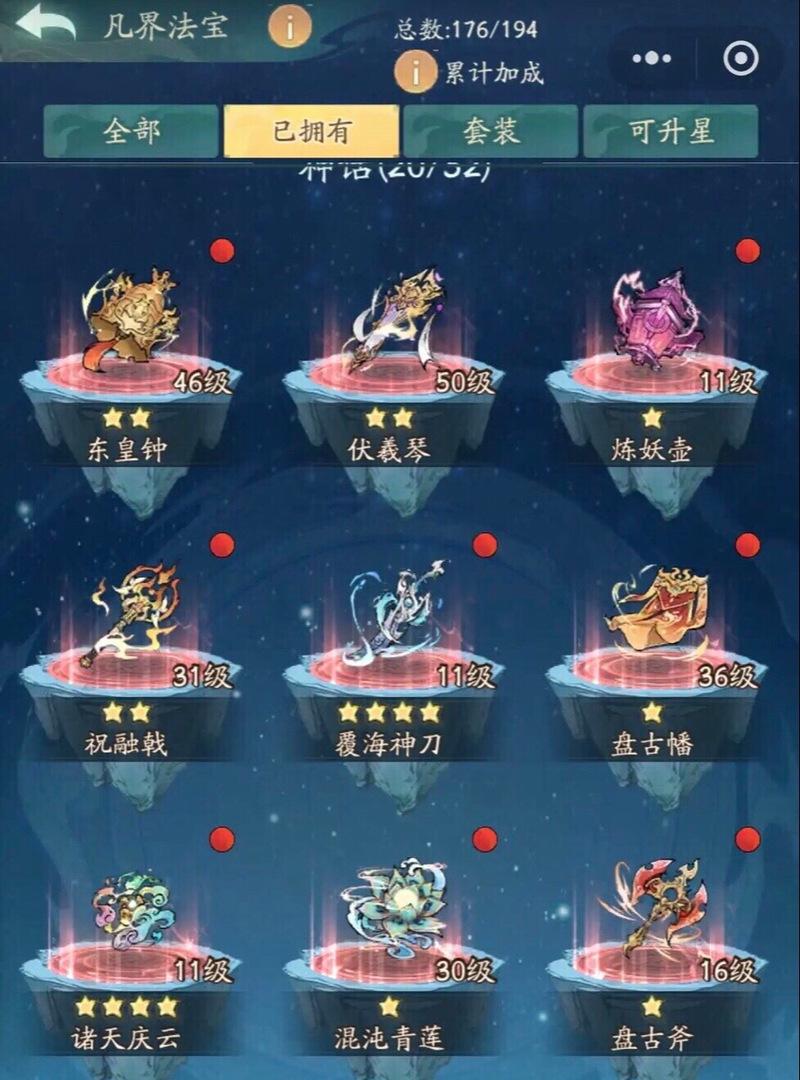Open info next to 凡界法宝 title
The width and height of the screenshot is (800, 1080).
290,26
